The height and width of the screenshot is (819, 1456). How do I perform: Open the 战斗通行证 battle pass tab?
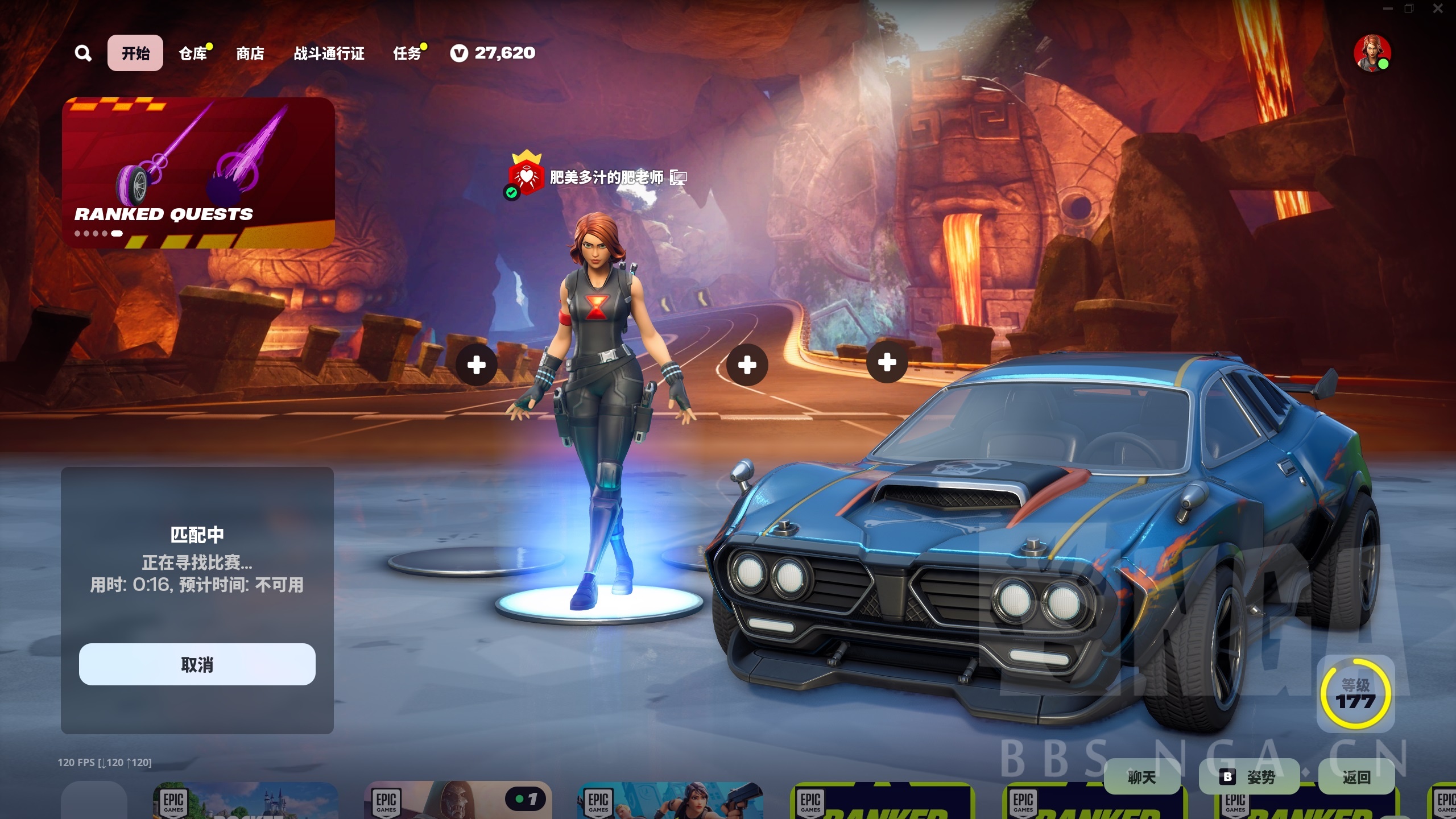tap(329, 53)
